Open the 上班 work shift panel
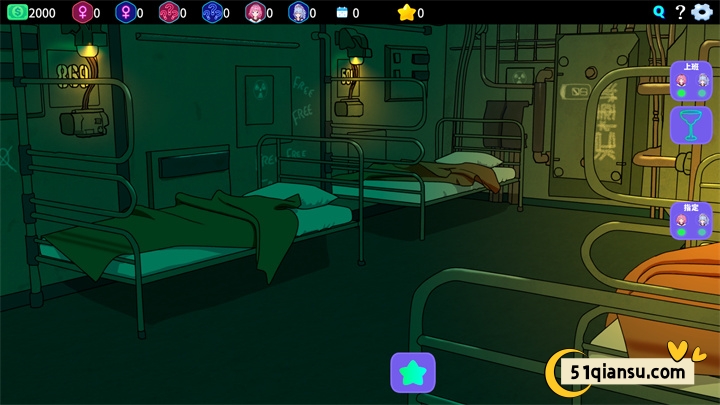Viewport: 720px width, 405px height. pos(690,80)
